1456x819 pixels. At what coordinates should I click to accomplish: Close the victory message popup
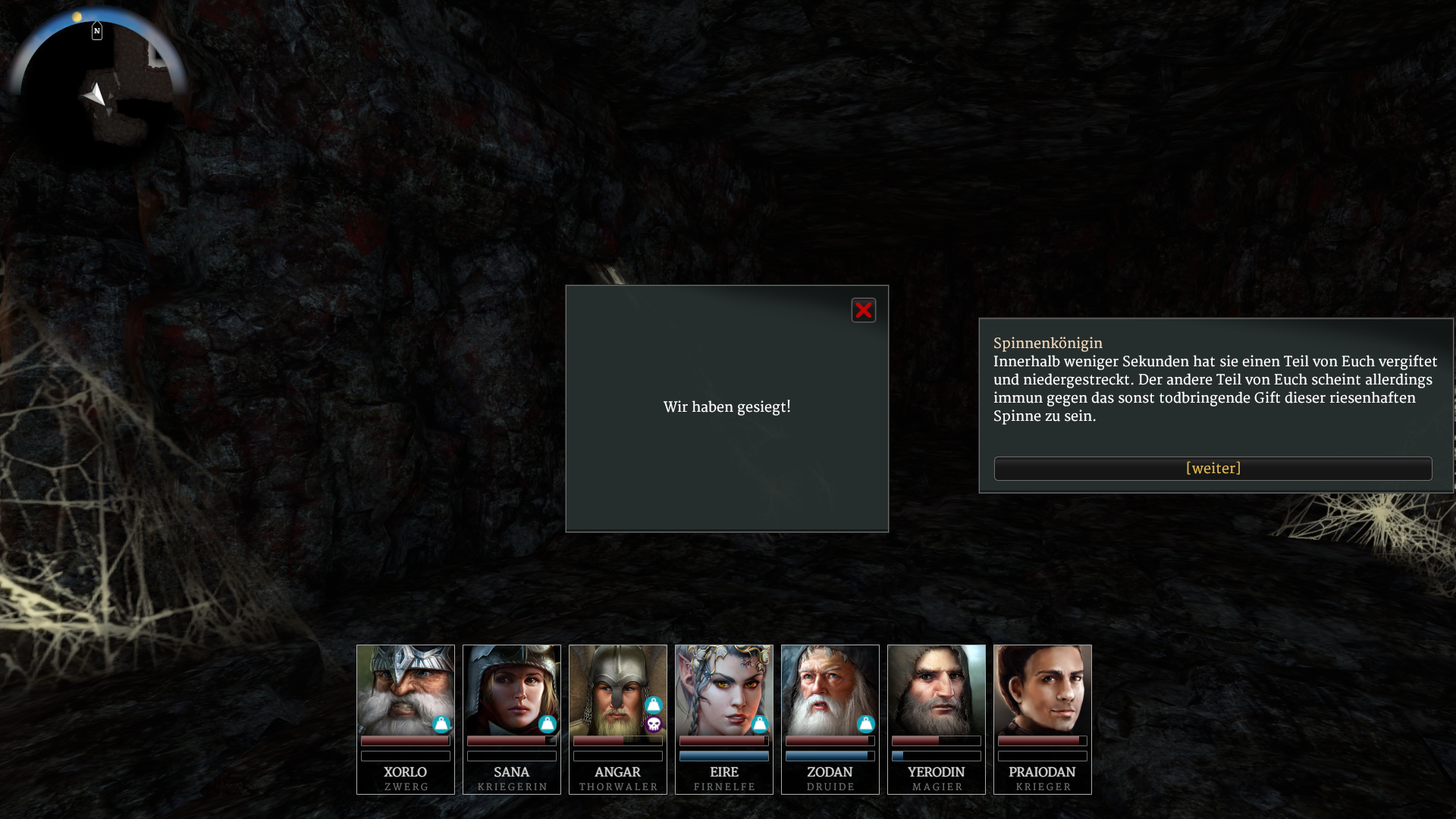point(863,310)
